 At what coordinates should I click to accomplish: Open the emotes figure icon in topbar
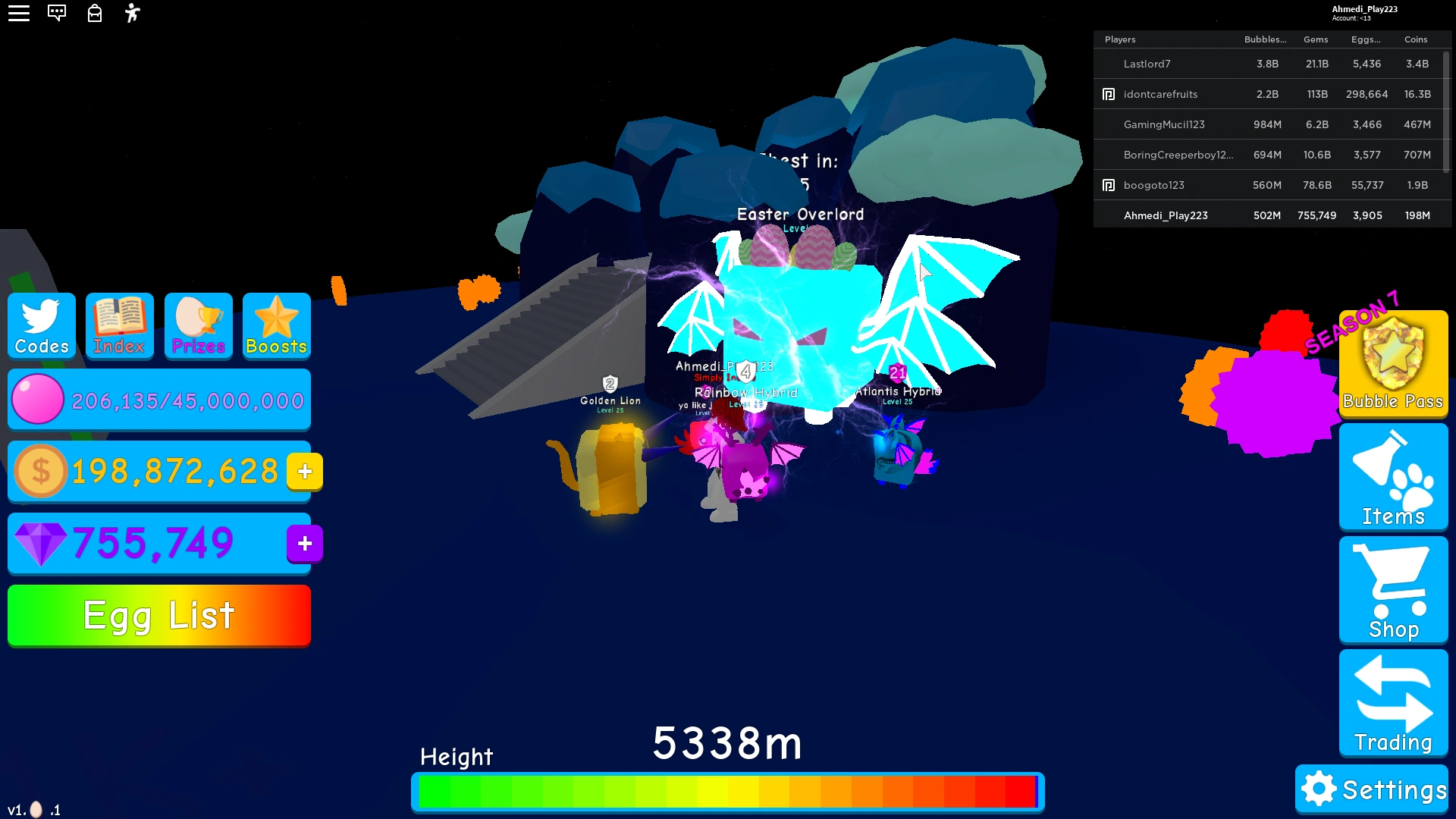[x=132, y=13]
